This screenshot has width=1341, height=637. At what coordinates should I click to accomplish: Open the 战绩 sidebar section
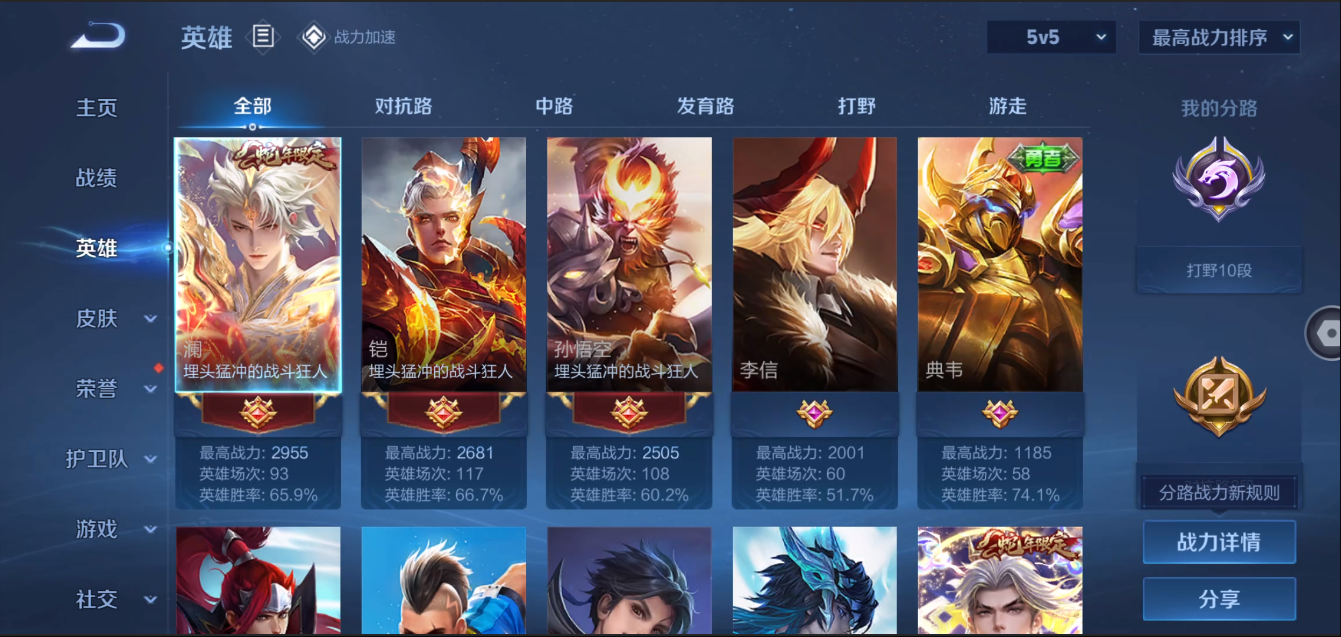[x=97, y=178]
